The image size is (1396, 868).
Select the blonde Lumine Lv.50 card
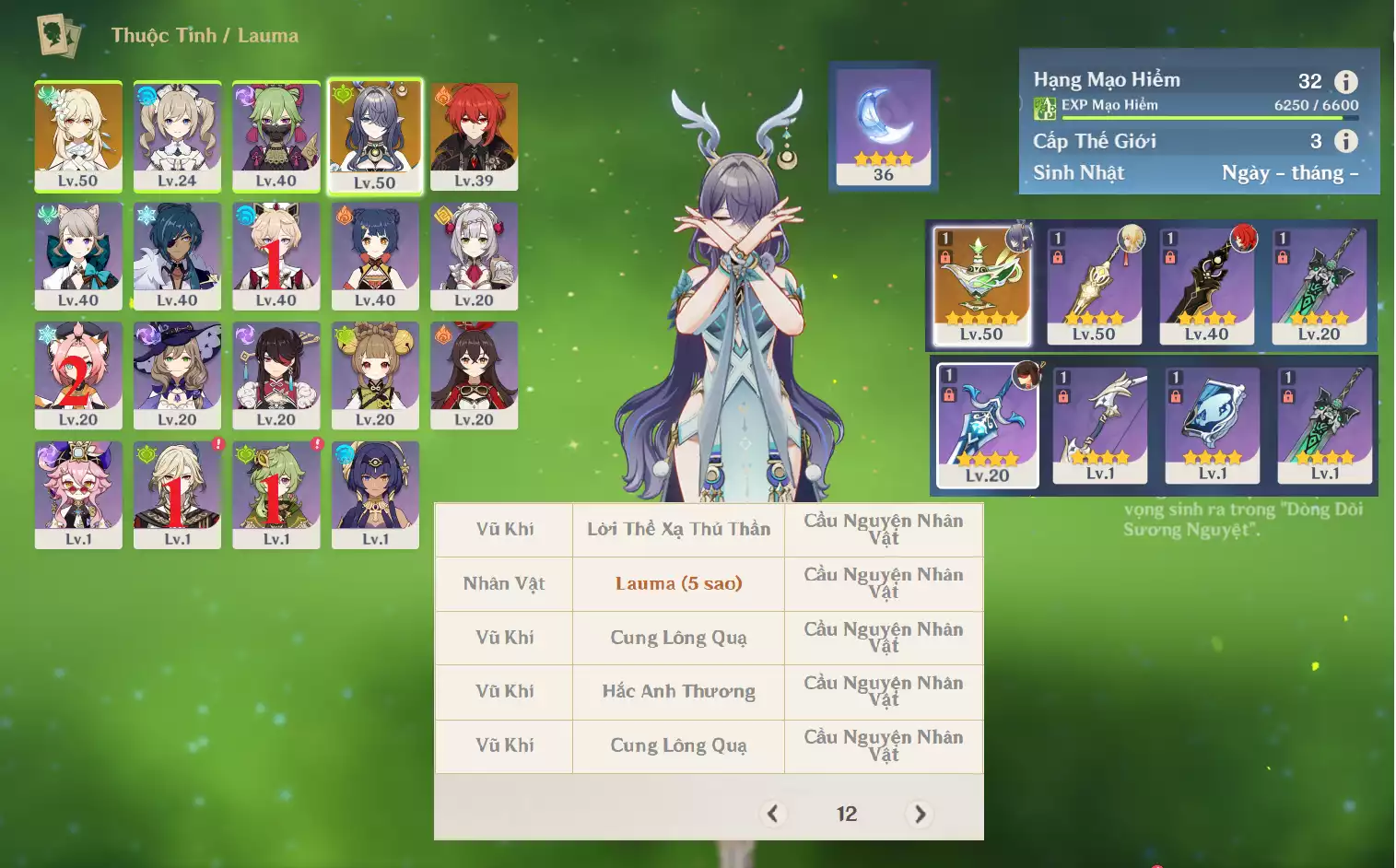(x=78, y=135)
